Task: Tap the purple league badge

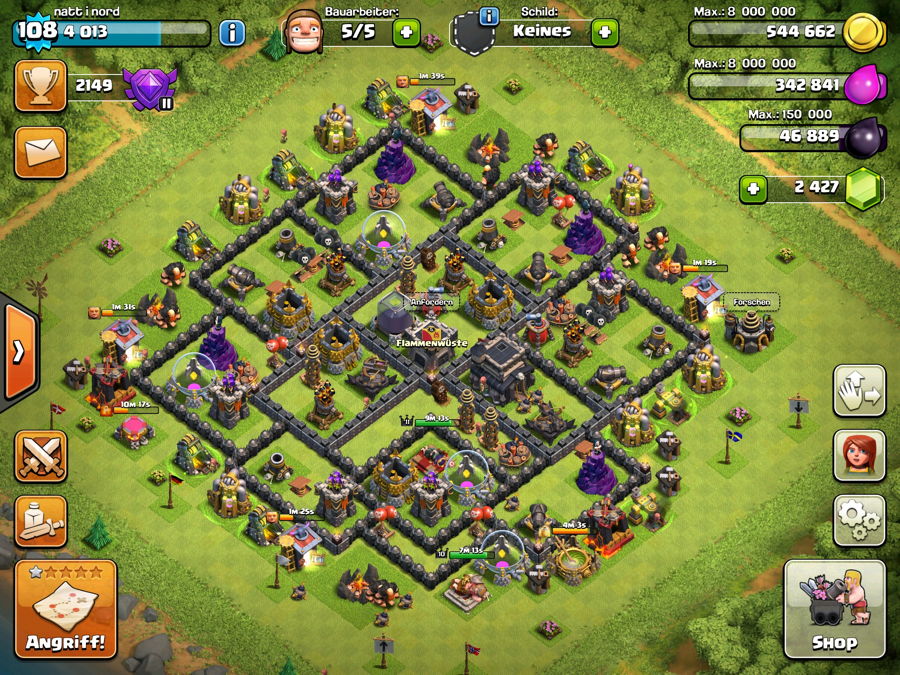Action: (149, 87)
